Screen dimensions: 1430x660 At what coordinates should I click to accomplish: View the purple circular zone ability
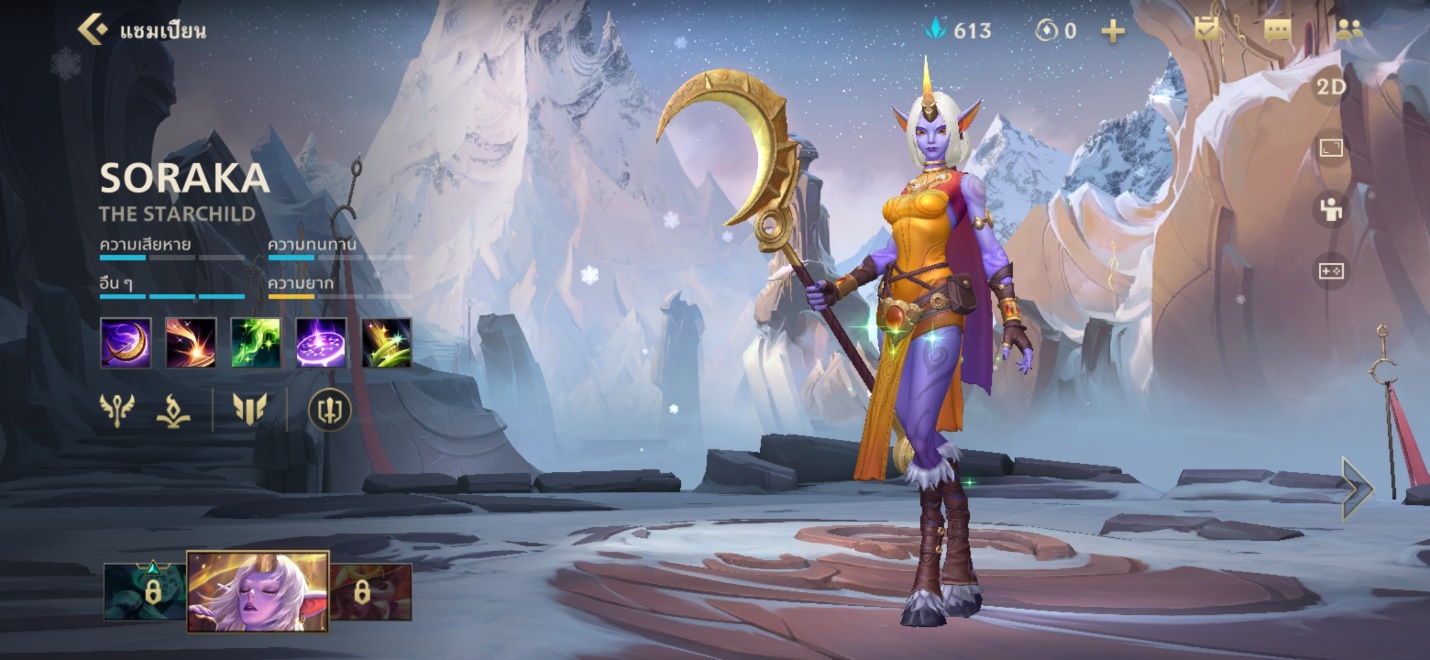(321, 343)
